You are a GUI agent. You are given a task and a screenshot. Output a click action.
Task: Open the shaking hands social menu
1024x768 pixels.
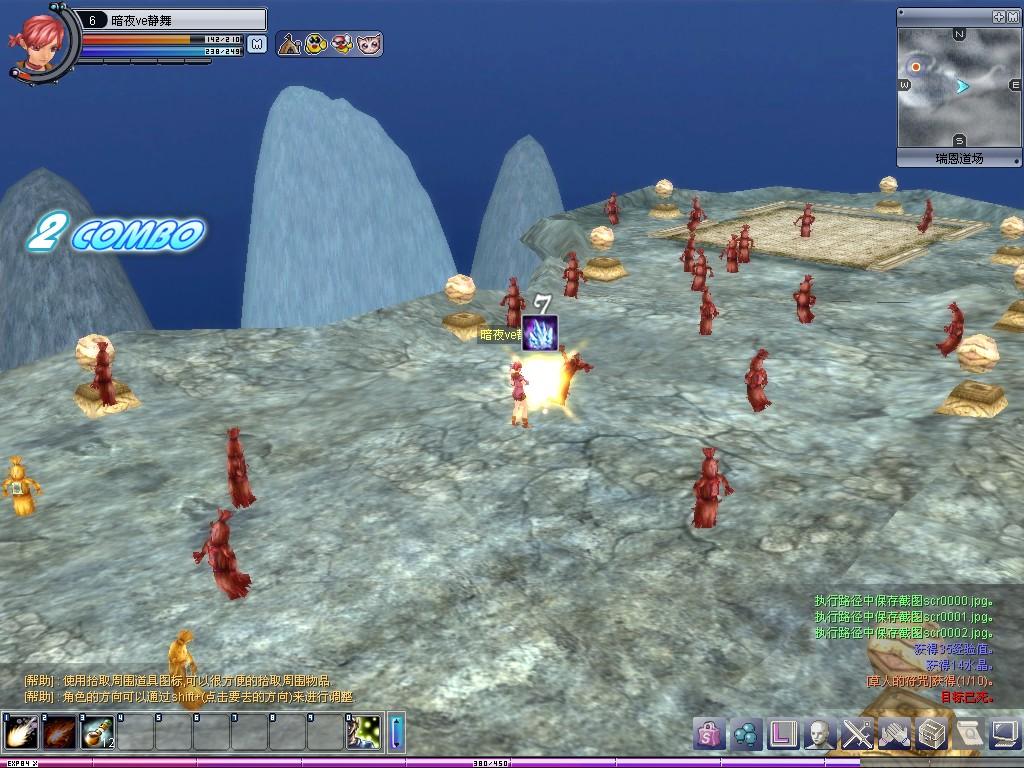[894, 734]
